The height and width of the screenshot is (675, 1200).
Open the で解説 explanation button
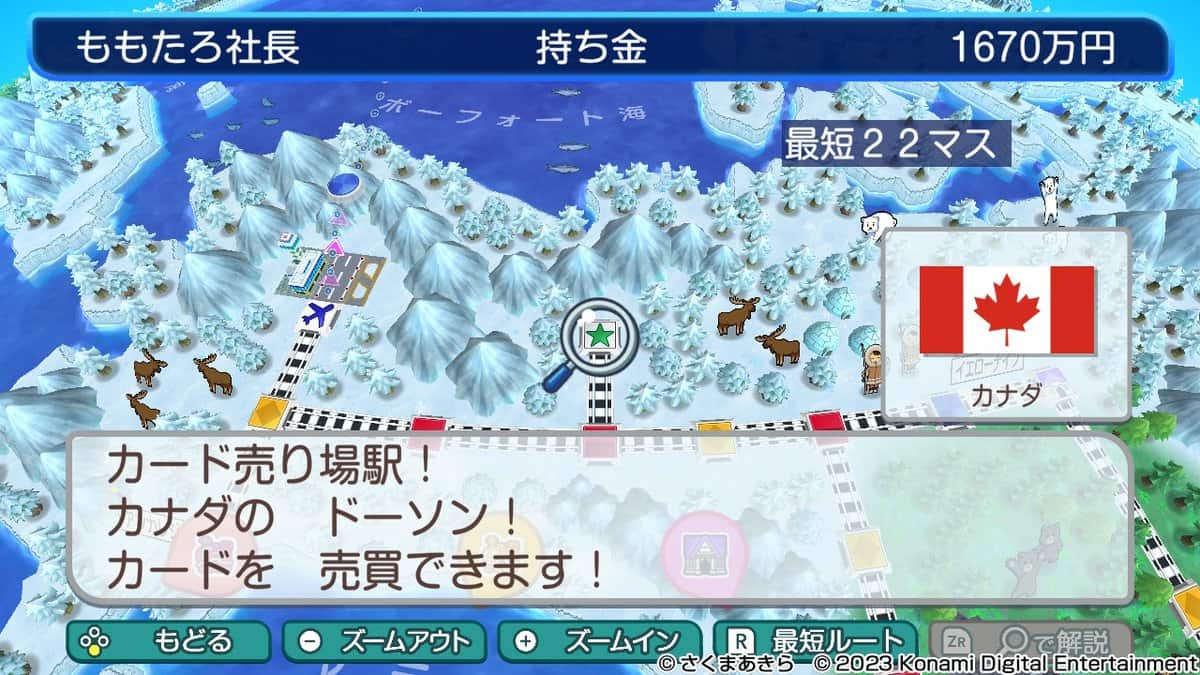(x=1030, y=640)
